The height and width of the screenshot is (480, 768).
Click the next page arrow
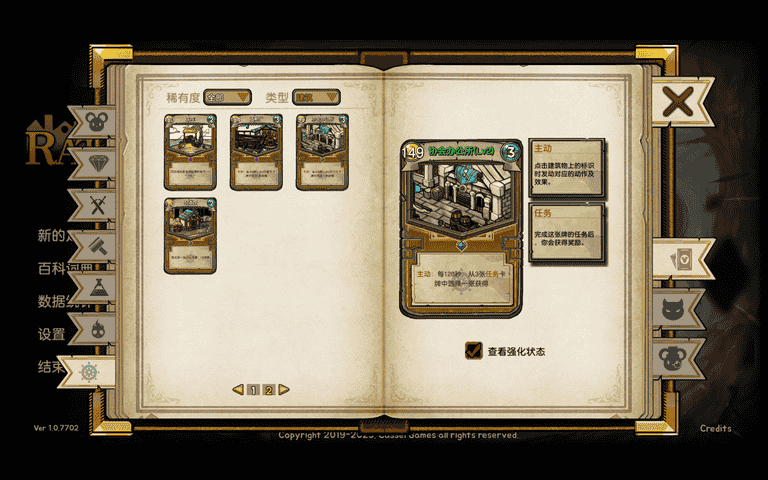(284, 390)
